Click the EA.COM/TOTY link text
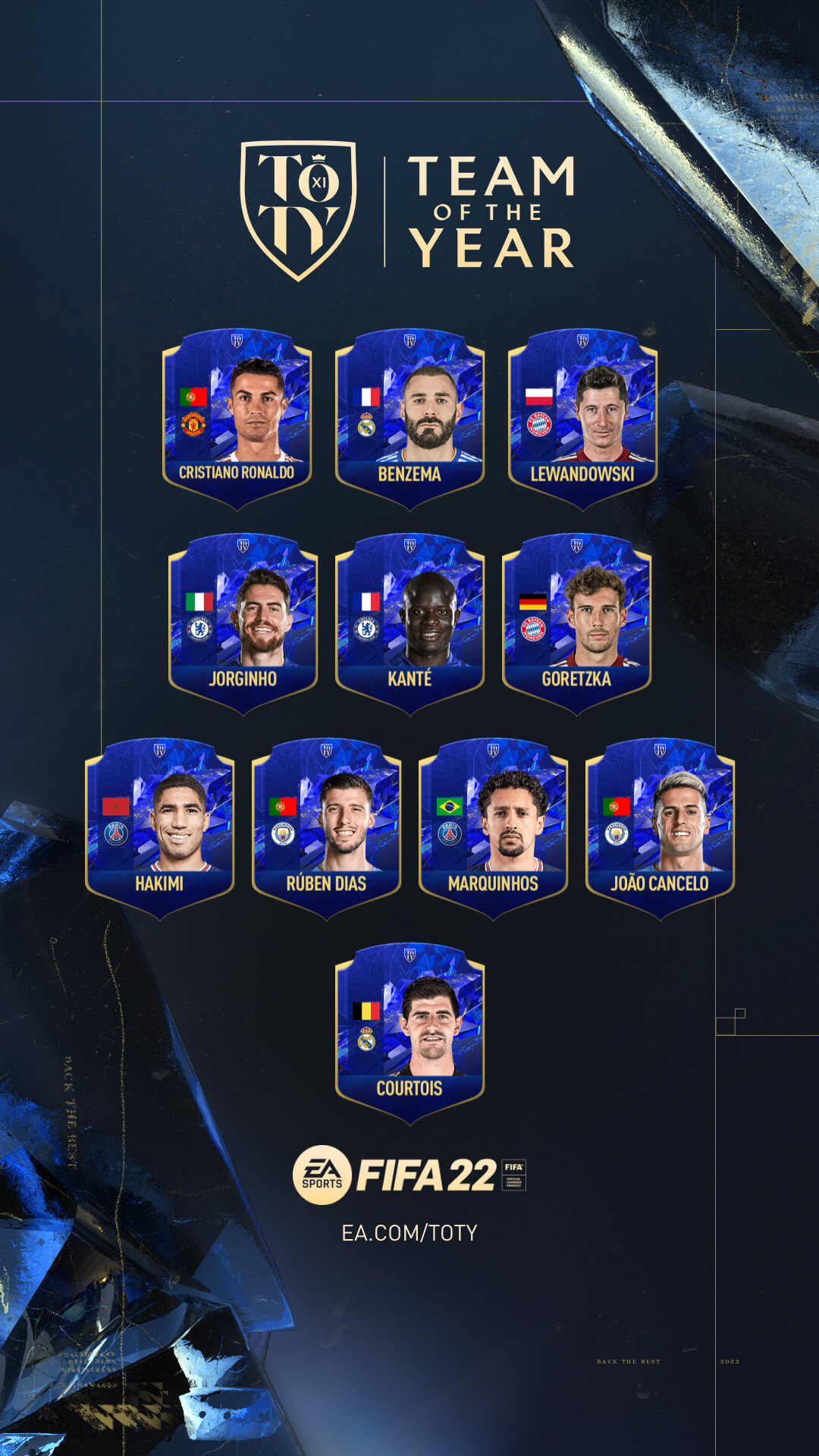This screenshot has height=1456, width=819. point(409,1233)
